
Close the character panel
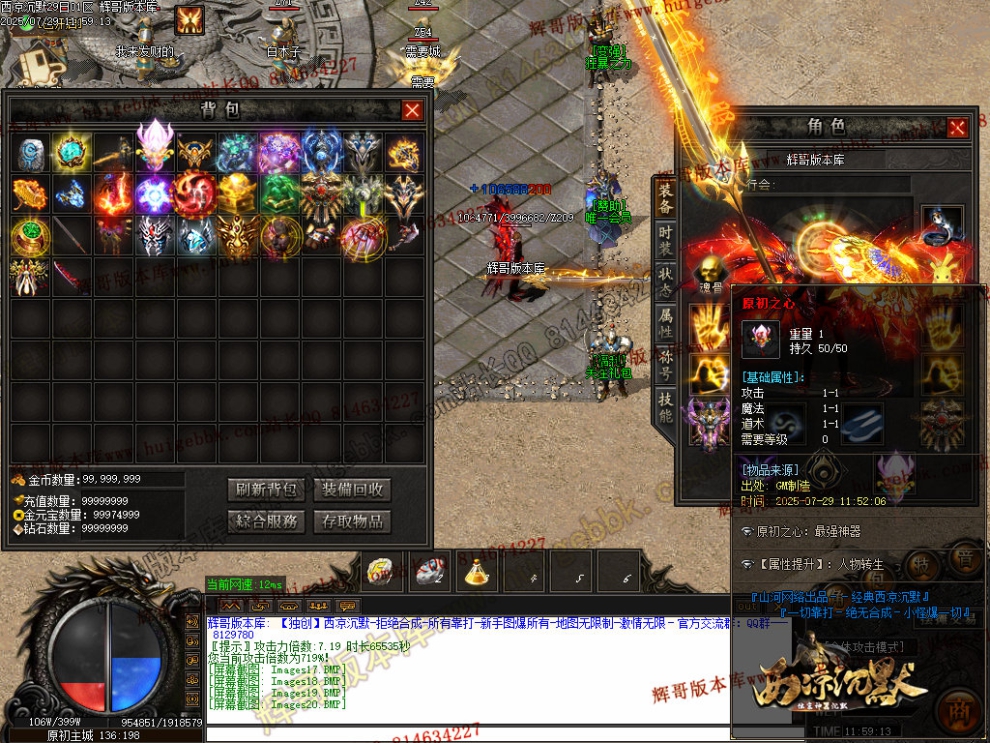pyautogui.click(x=957, y=127)
